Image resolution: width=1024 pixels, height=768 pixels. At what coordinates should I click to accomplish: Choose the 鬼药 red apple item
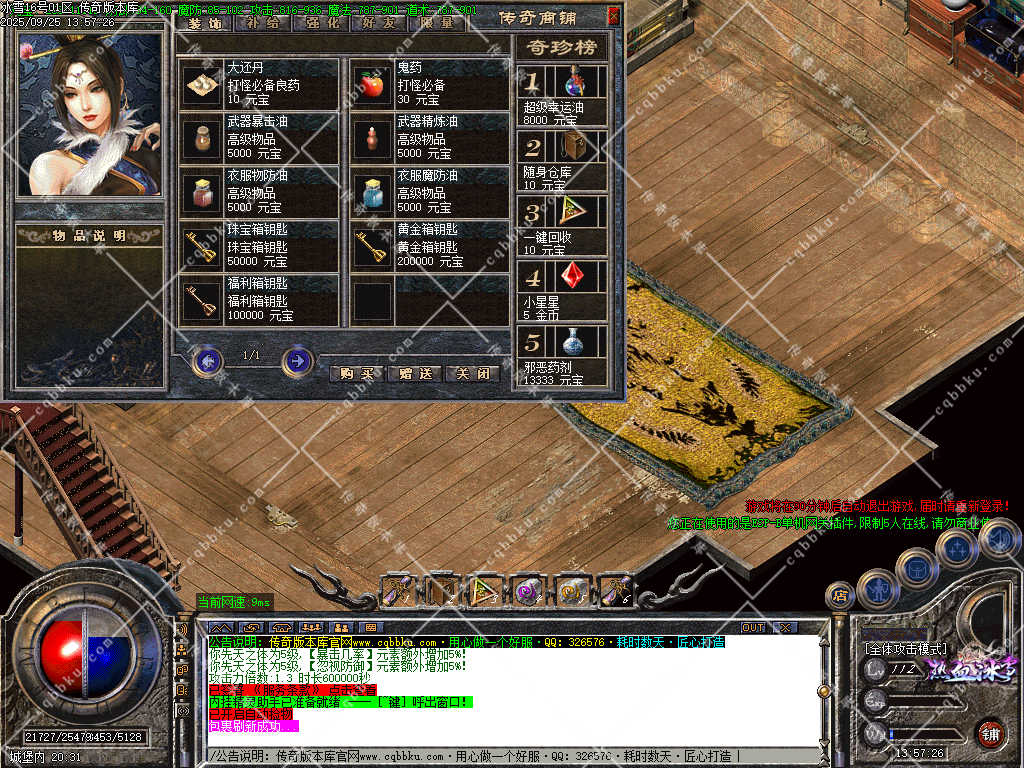[373, 86]
